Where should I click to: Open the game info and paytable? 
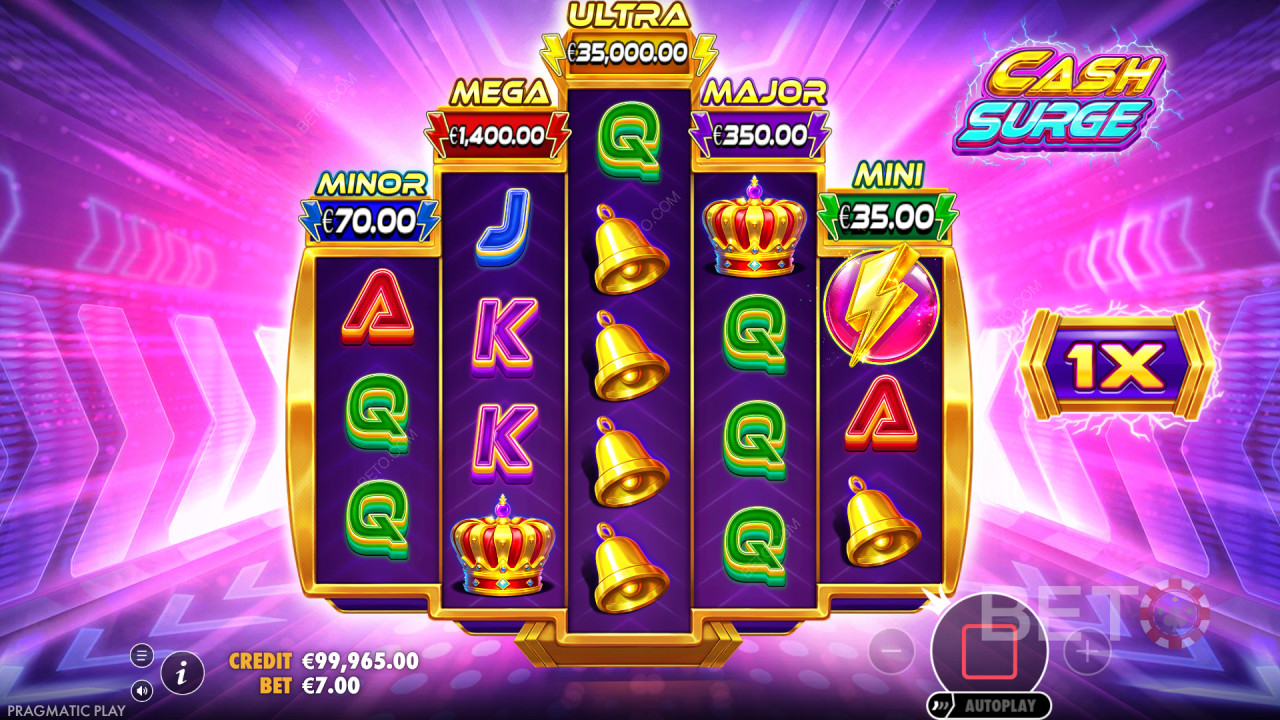[182, 675]
